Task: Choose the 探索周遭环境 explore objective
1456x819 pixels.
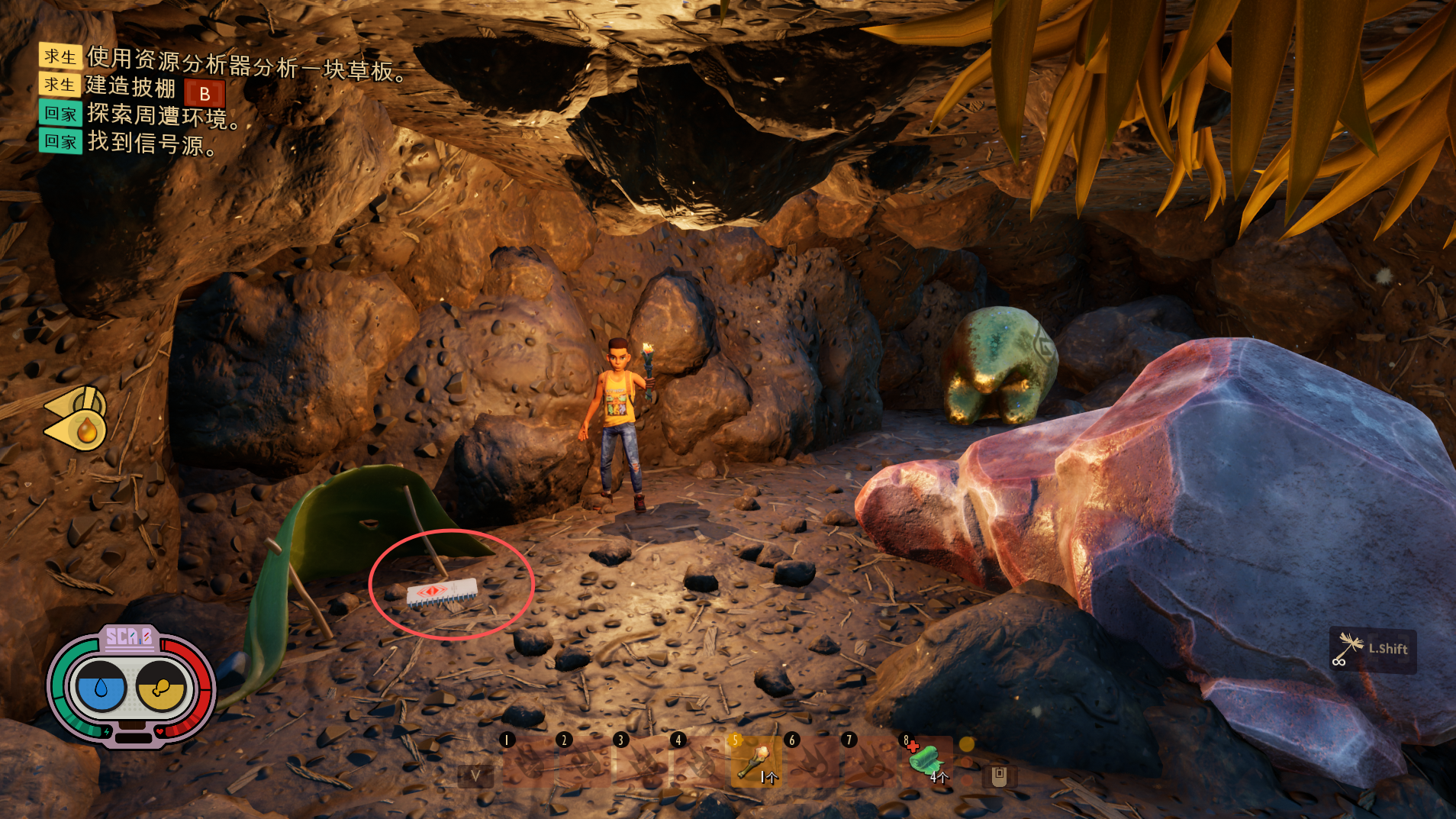Action: pyautogui.click(x=162, y=115)
